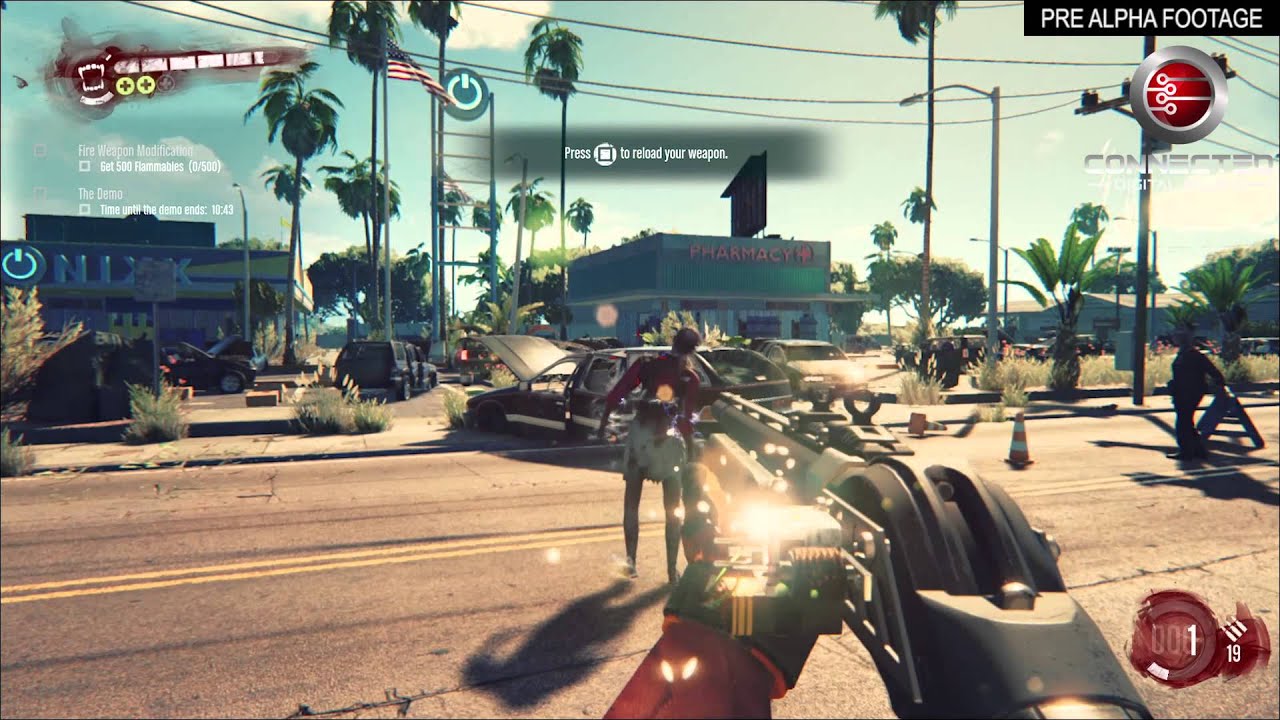
Task: Check the Get 500 Flammables objective checkbox
Action: coord(84,166)
